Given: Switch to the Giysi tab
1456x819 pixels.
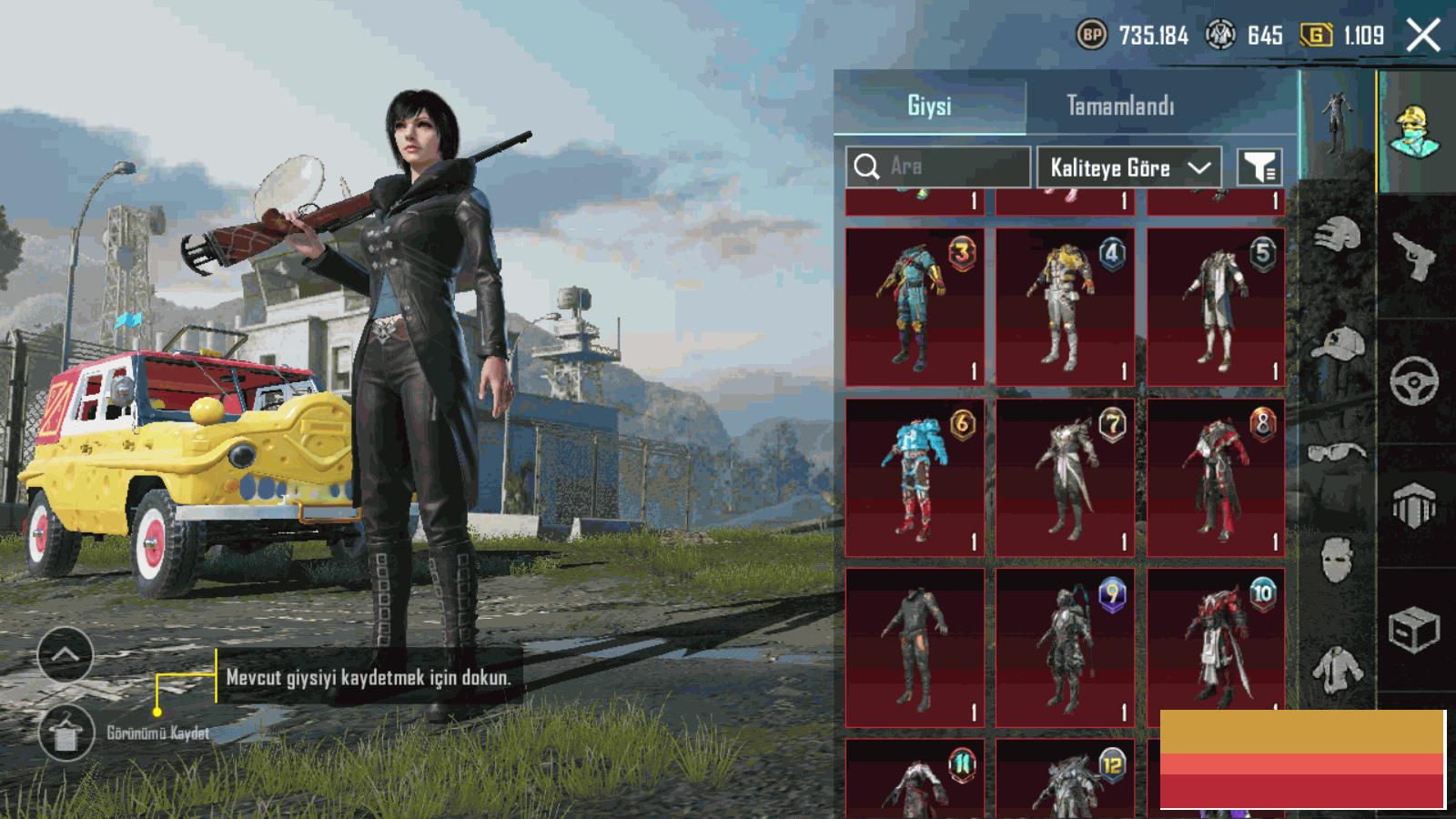Looking at the screenshot, I should [x=929, y=106].
